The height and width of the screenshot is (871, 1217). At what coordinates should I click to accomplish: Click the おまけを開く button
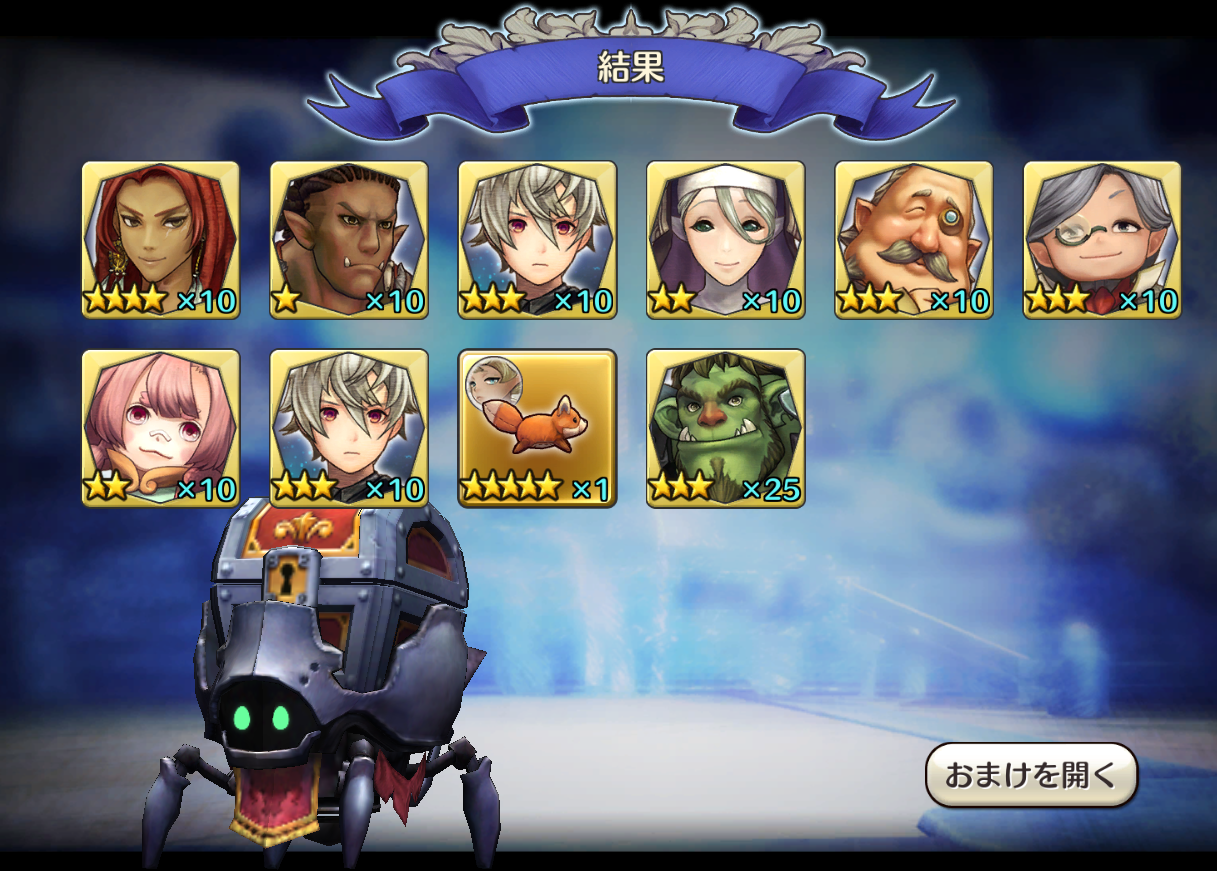click(1031, 775)
